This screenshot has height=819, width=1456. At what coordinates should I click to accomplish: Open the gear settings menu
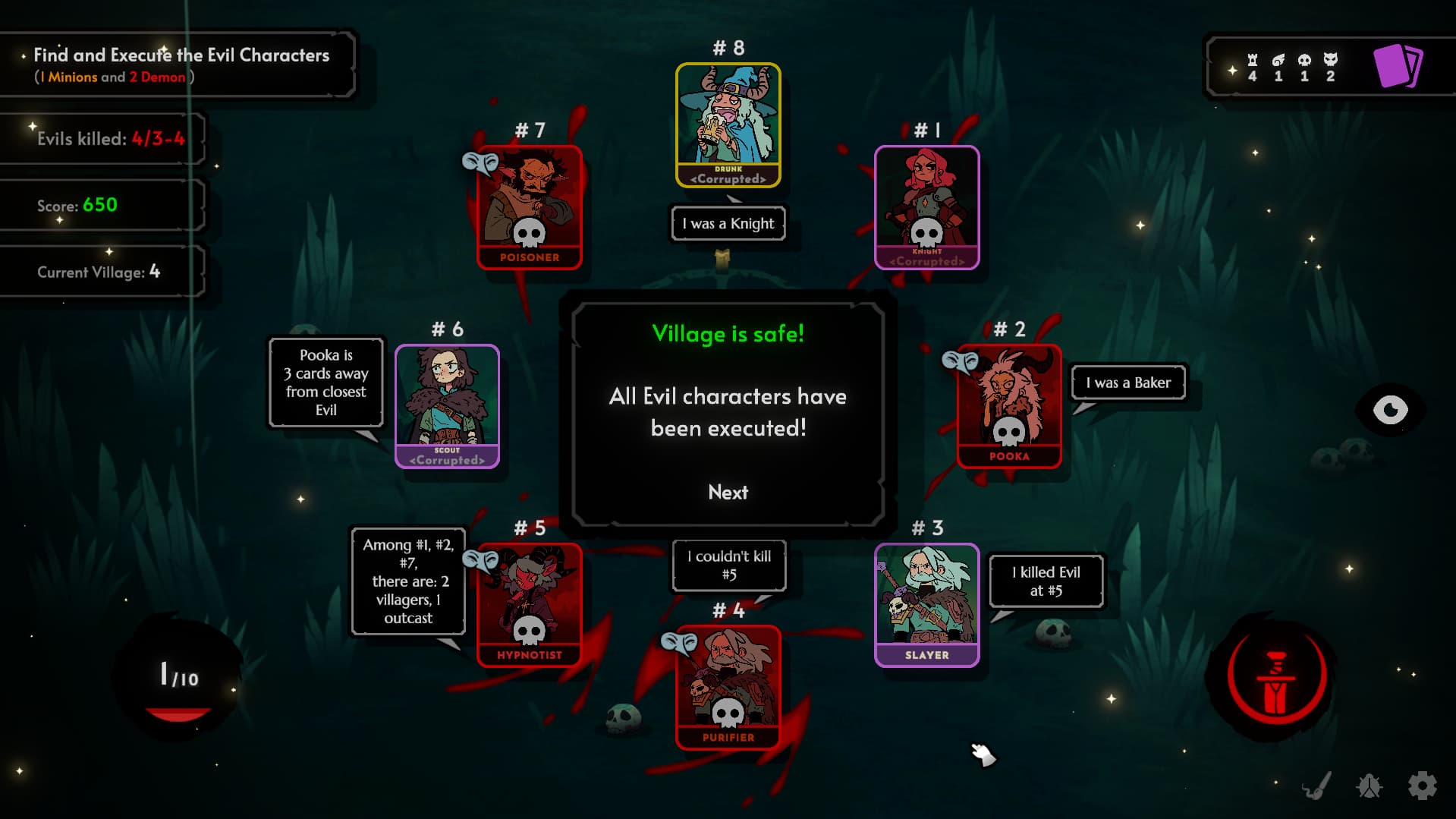pos(1422,786)
